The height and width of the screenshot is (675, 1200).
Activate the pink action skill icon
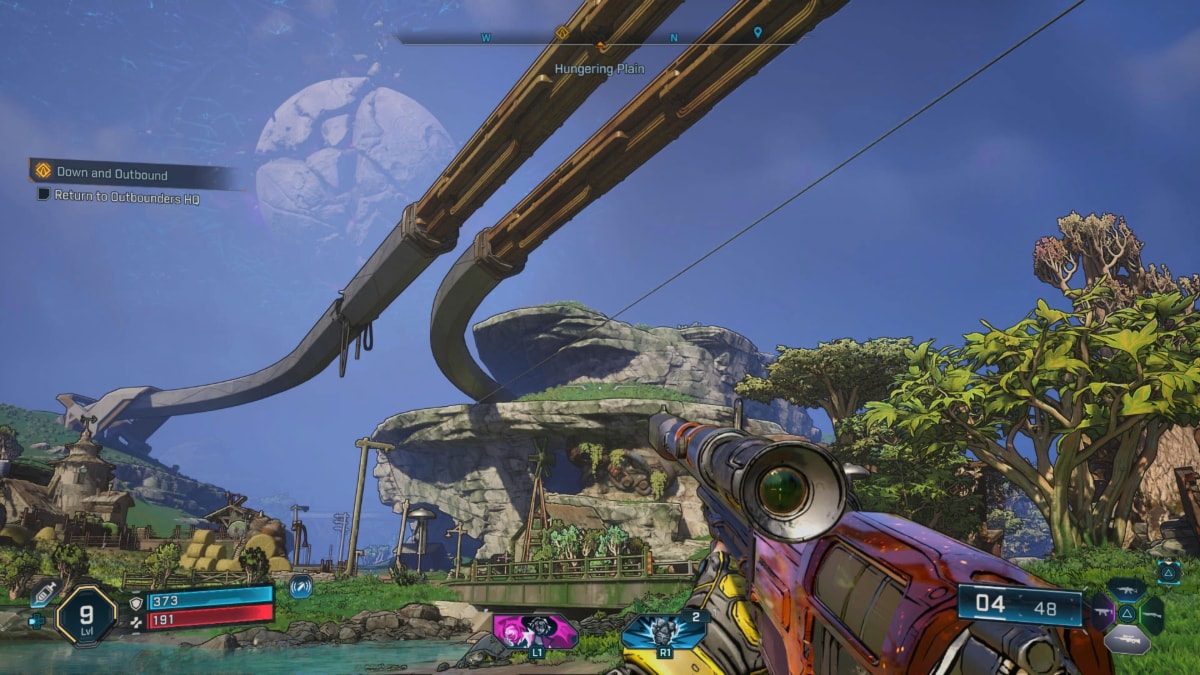pyautogui.click(x=535, y=632)
